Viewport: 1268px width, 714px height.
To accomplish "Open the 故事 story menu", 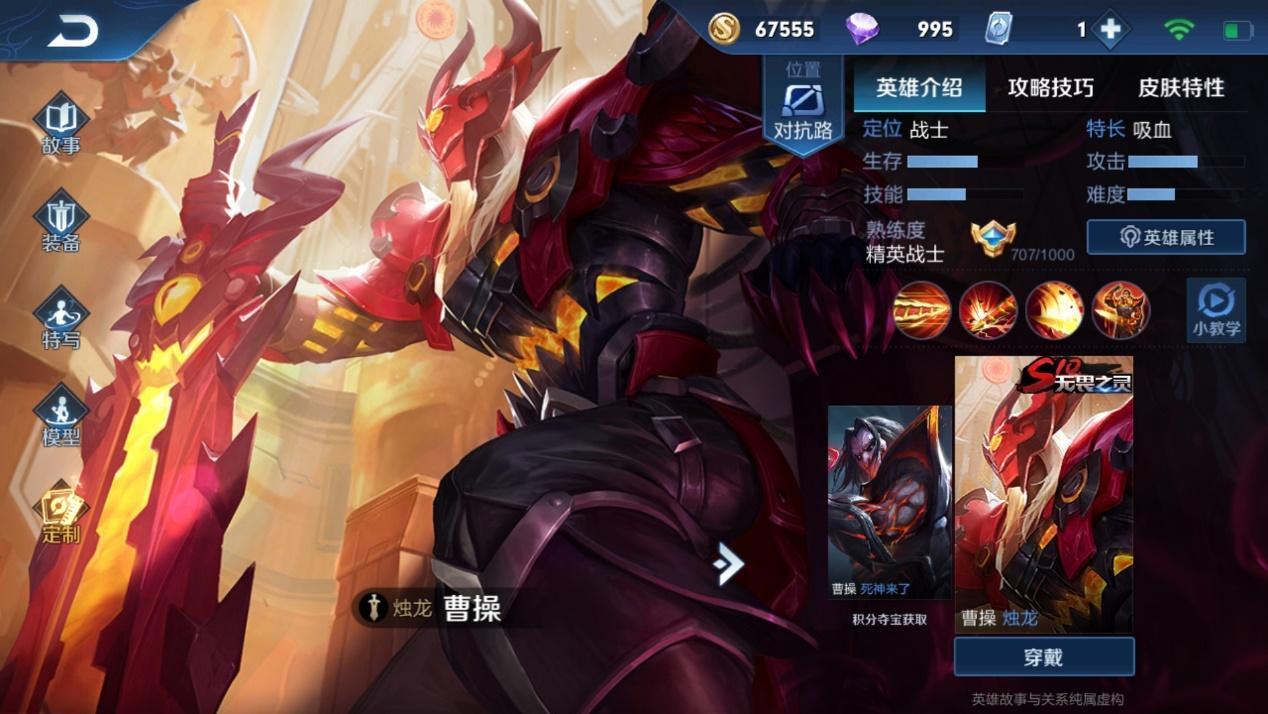I will point(61,126).
